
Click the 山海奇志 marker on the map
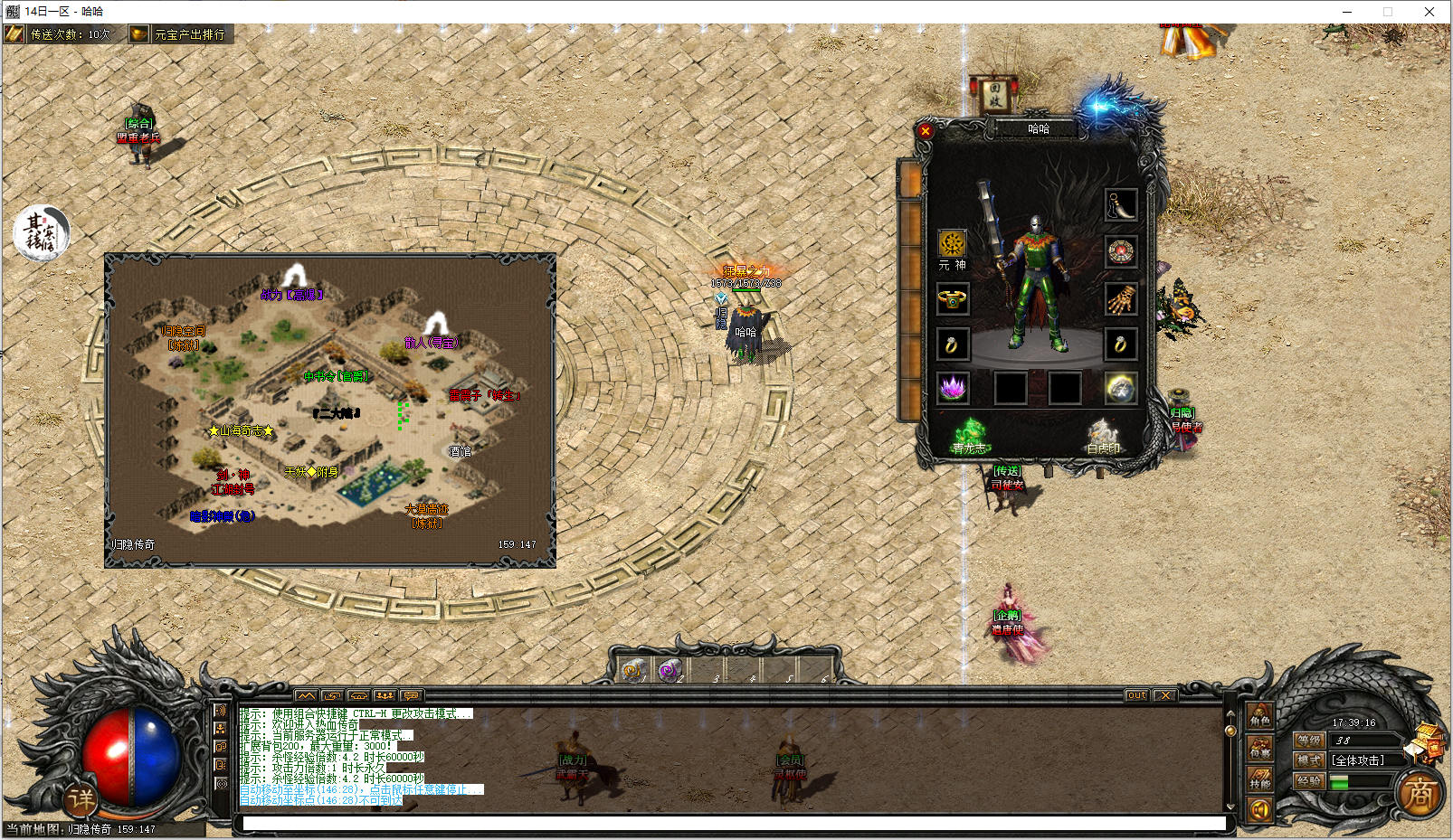point(241,431)
